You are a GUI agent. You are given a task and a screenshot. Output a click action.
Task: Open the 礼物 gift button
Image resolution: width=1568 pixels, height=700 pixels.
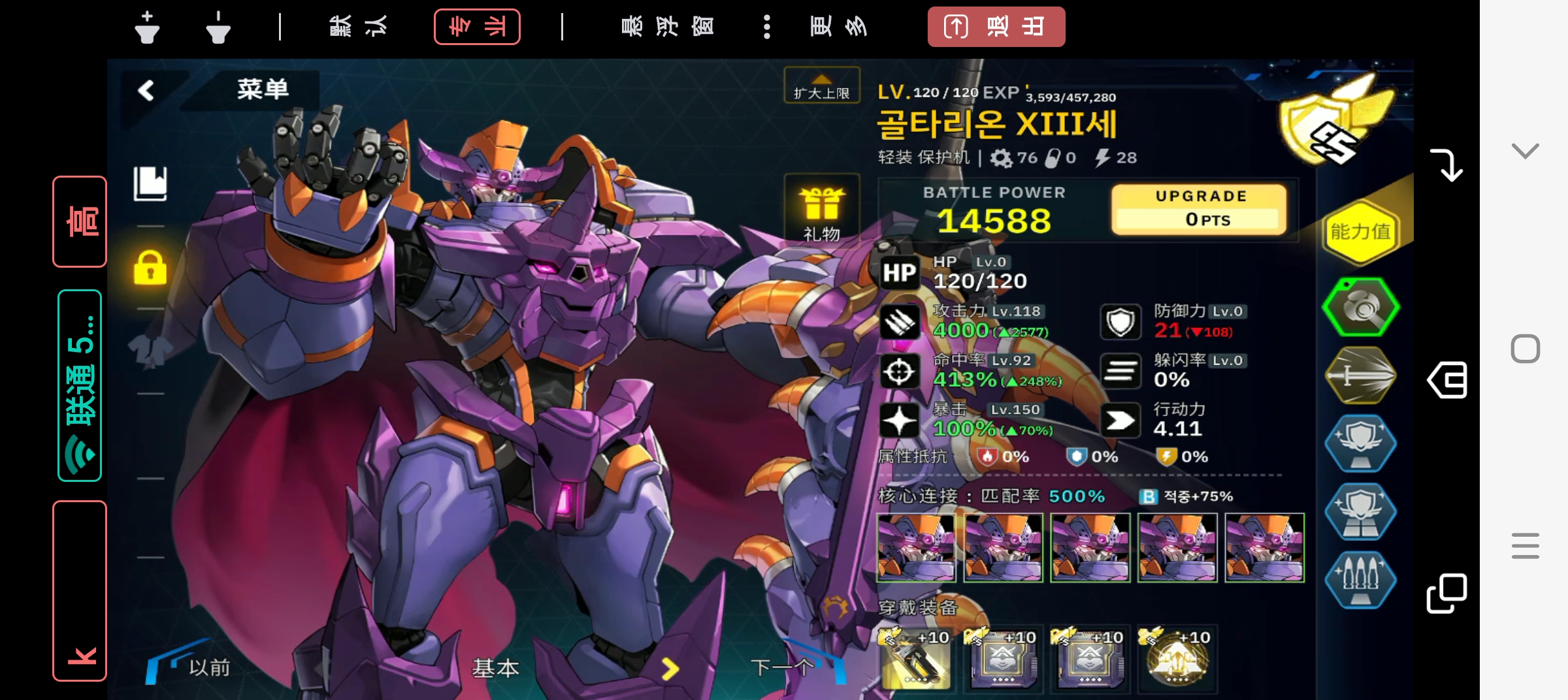pos(821,209)
